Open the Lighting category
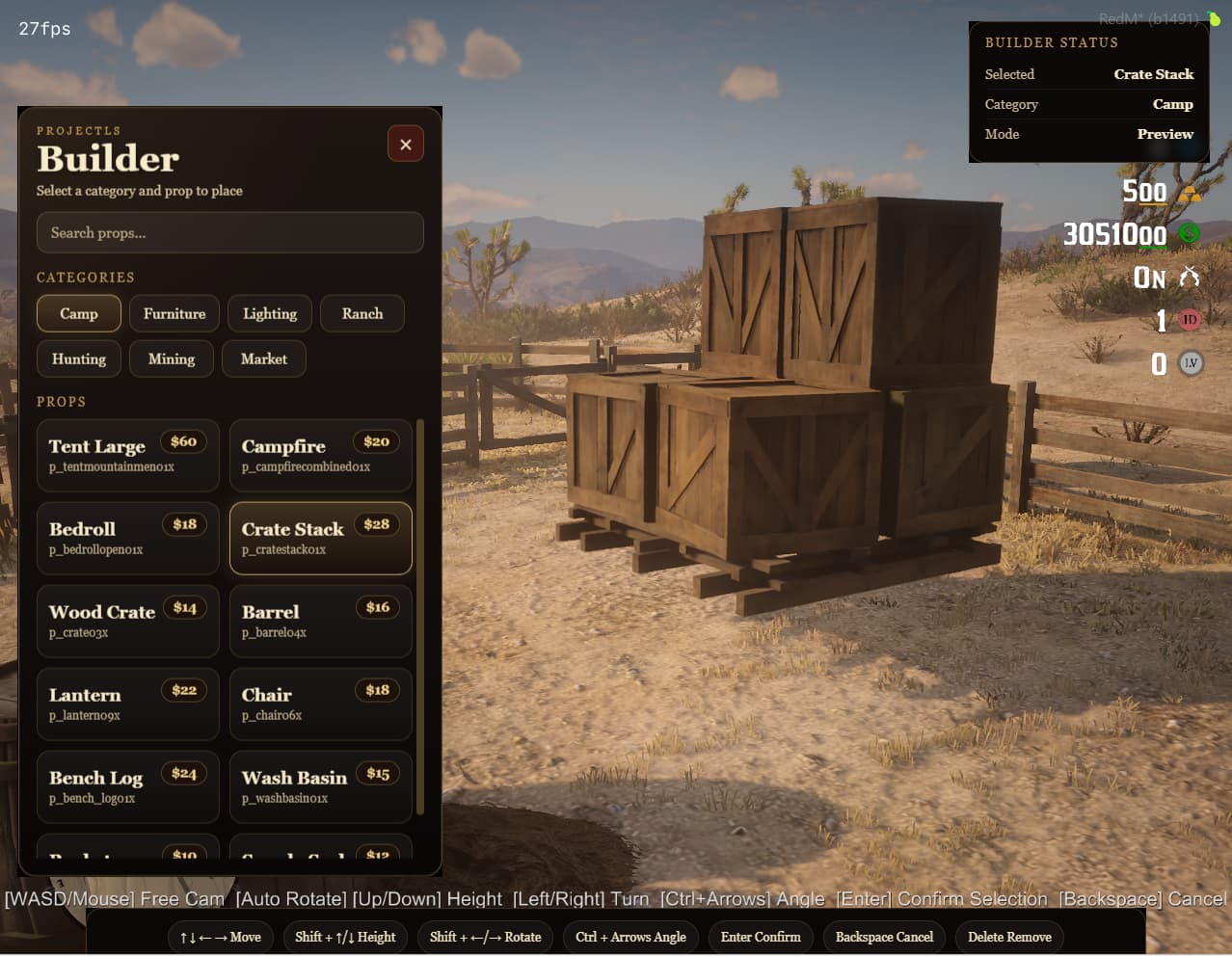The image size is (1232, 956). pos(270,314)
